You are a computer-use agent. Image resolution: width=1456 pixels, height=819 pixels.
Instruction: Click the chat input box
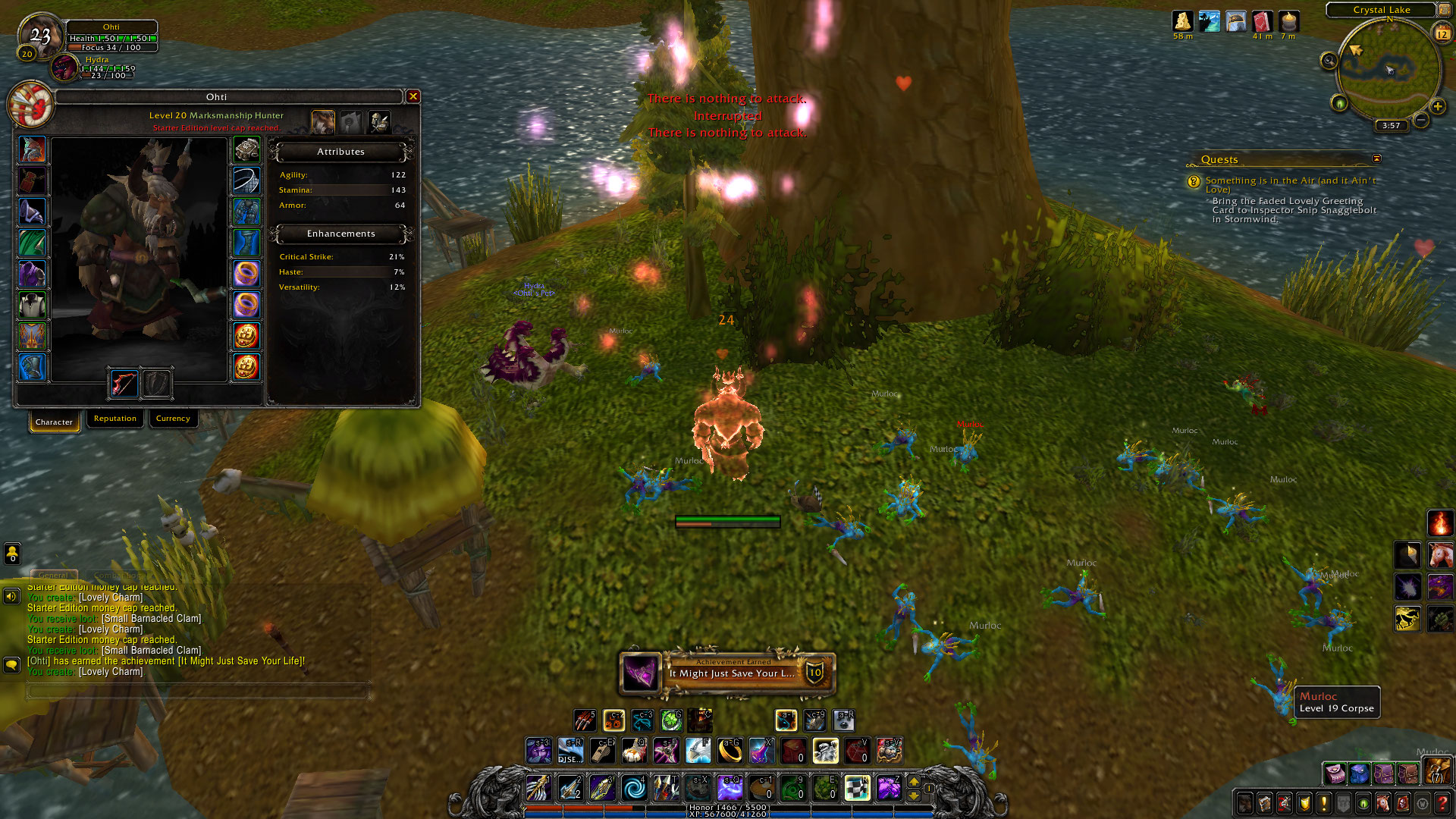(197, 691)
